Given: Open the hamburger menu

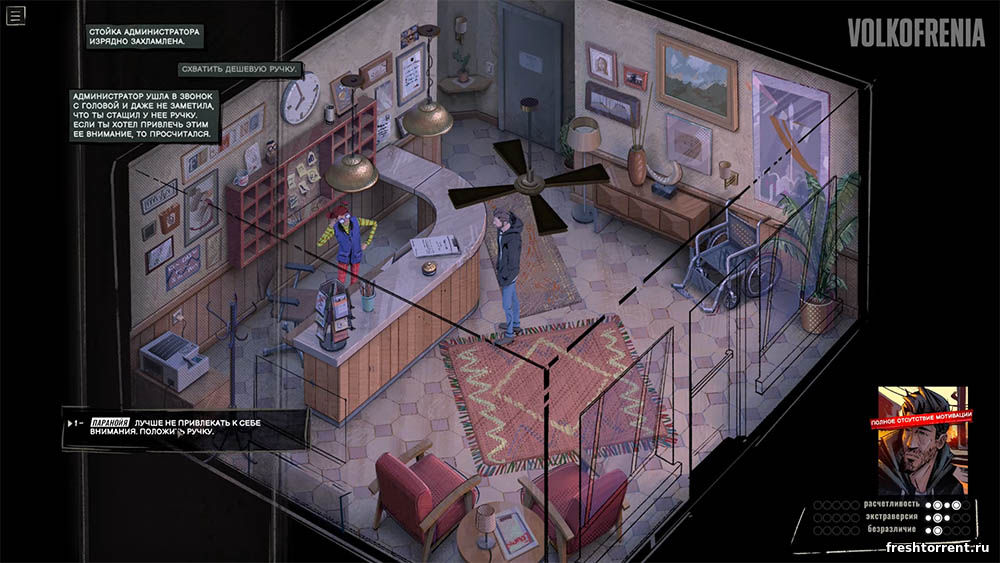Looking at the screenshot, I should point(15,16).
